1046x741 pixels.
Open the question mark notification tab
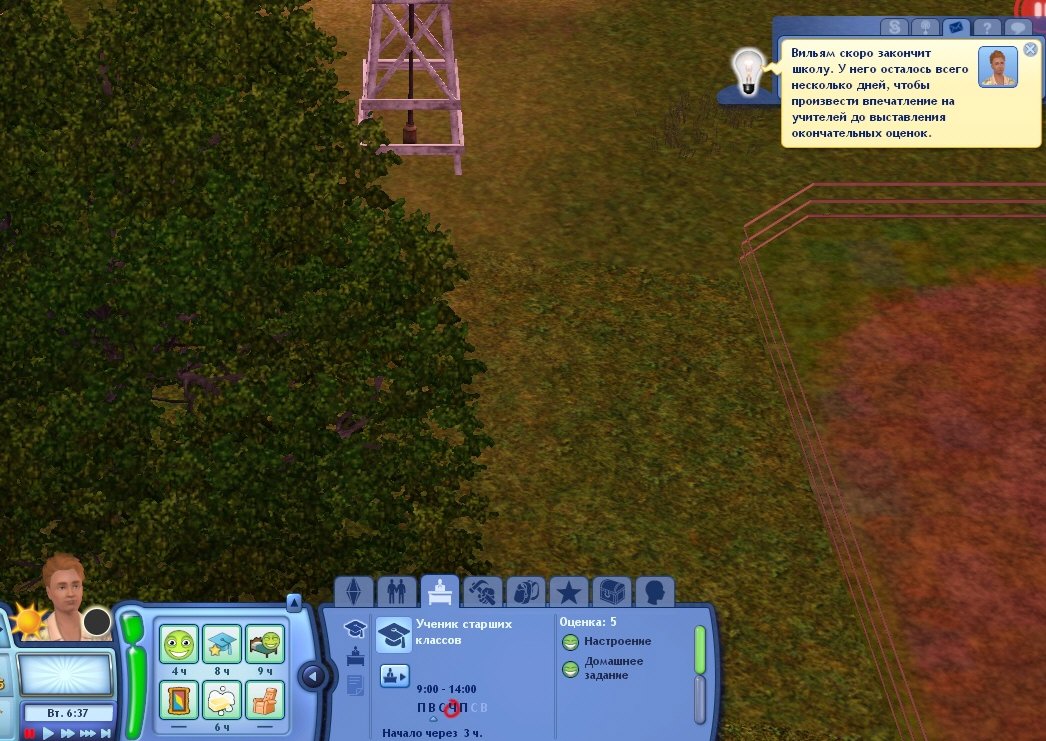point(987,28)
